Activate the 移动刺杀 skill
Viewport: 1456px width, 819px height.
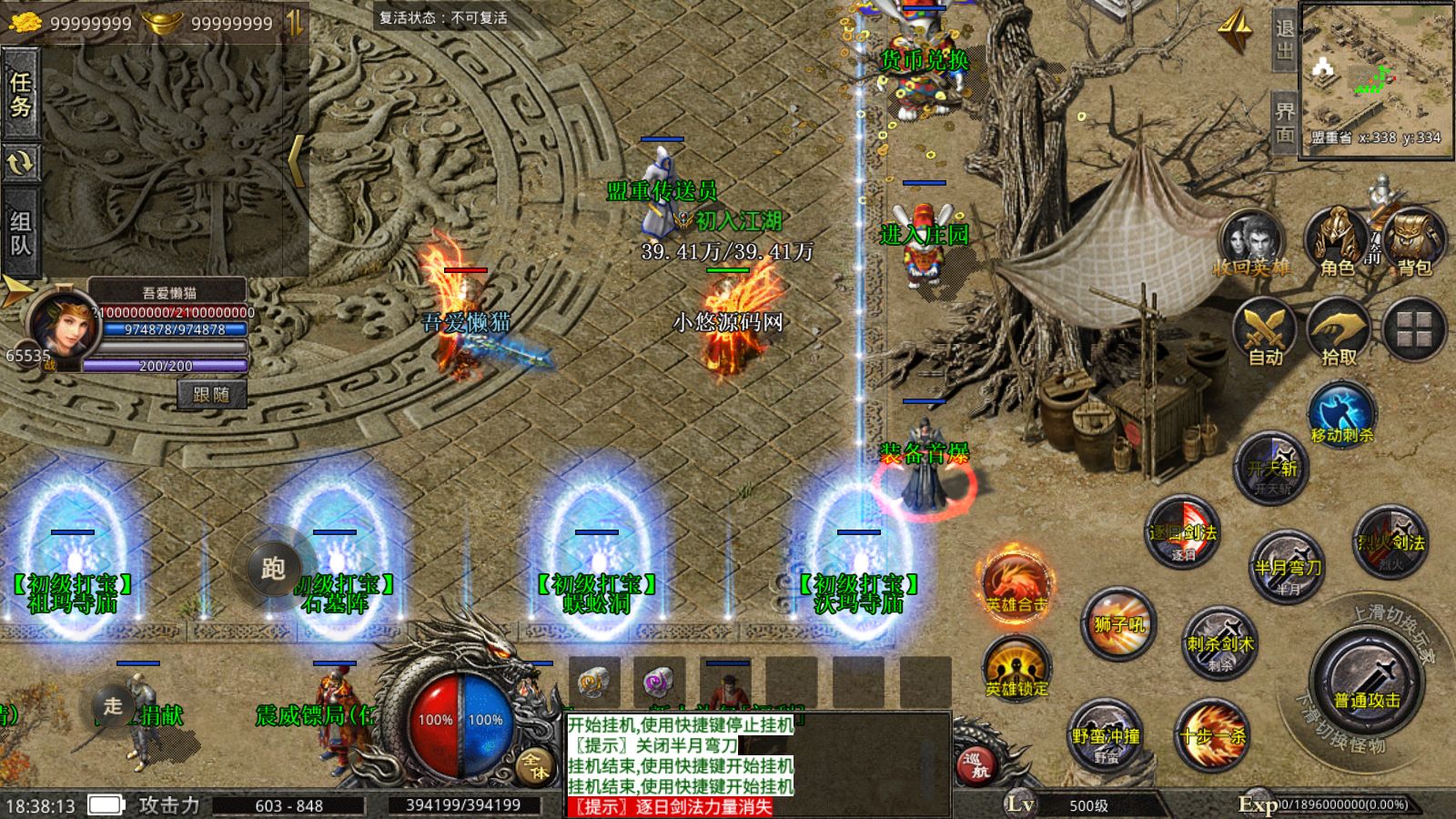(x=1341, y=415)
